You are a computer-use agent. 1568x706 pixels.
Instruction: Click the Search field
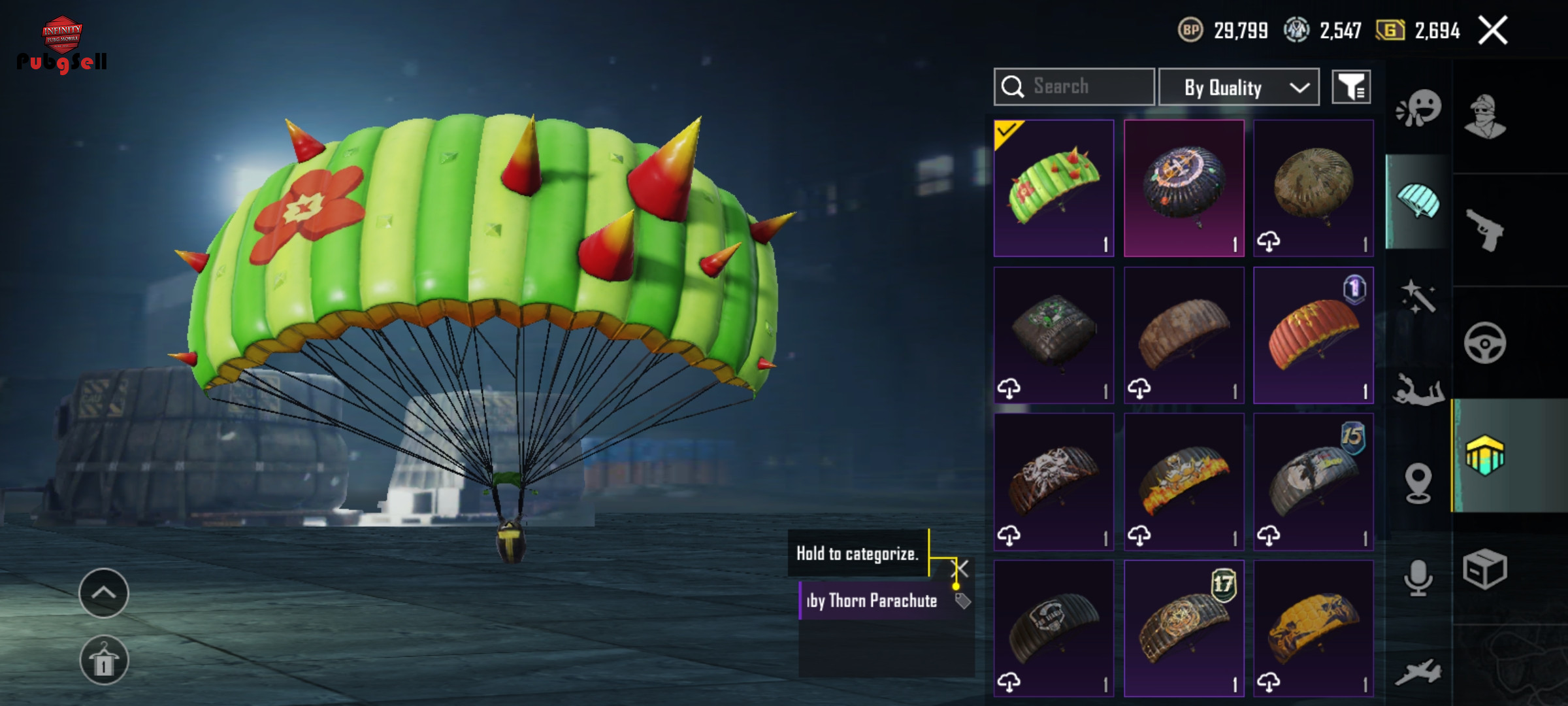pyautogui.click(x=1074, y=87)
